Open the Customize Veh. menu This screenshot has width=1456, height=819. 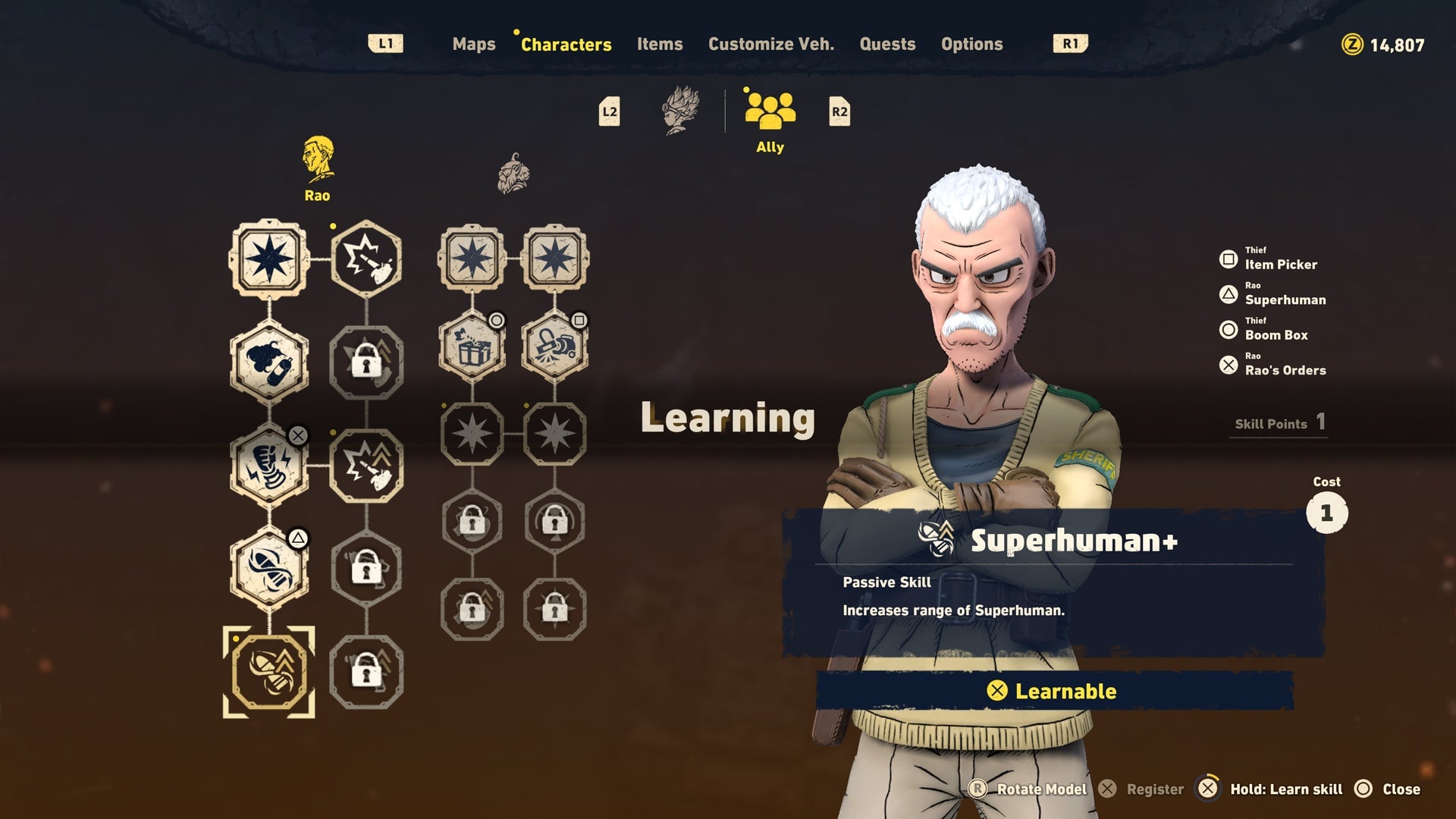(770, 44)
